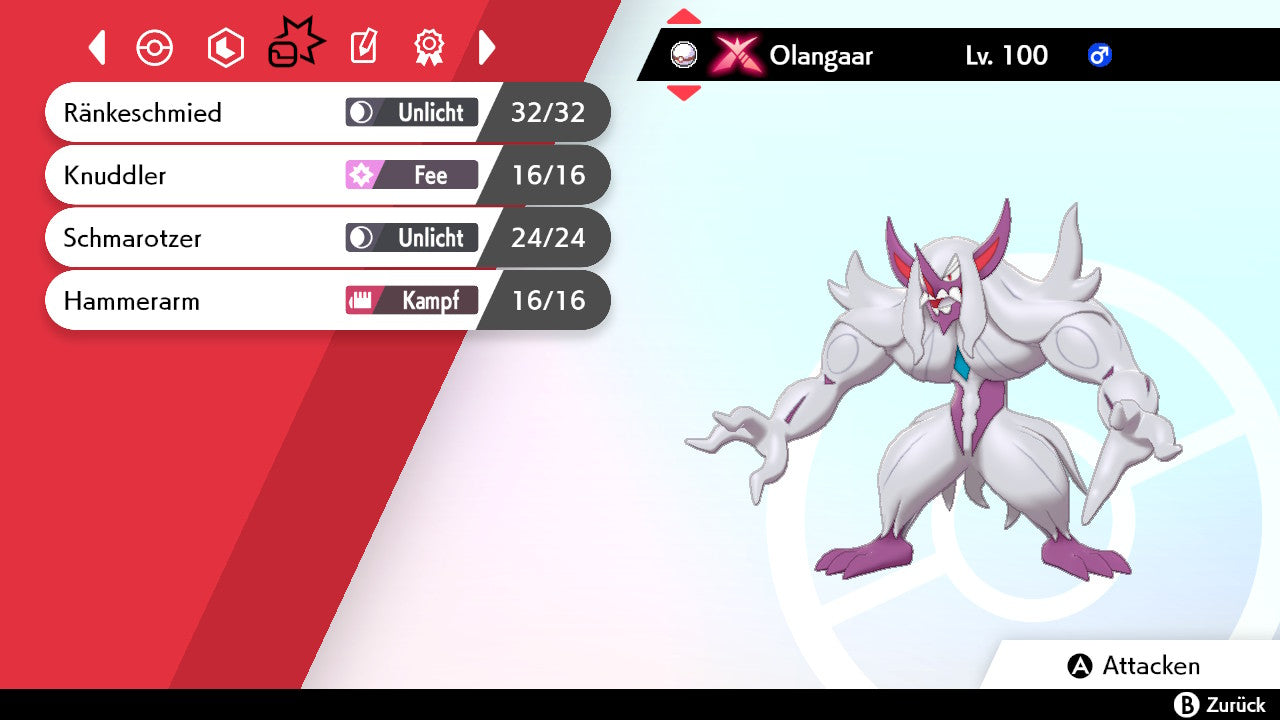Image resolution: width=1280 pixels, height=720 pixels.
Task: Open the trainer memo notepad tab
Action: pos(364,47)
